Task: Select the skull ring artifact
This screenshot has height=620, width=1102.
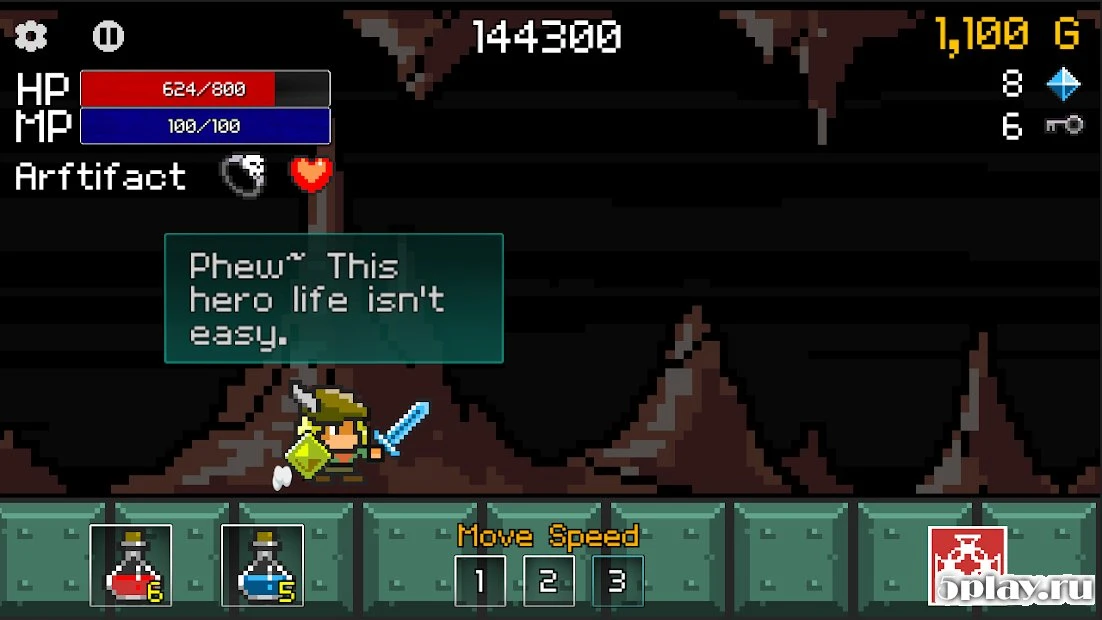Action: (244, 175)
